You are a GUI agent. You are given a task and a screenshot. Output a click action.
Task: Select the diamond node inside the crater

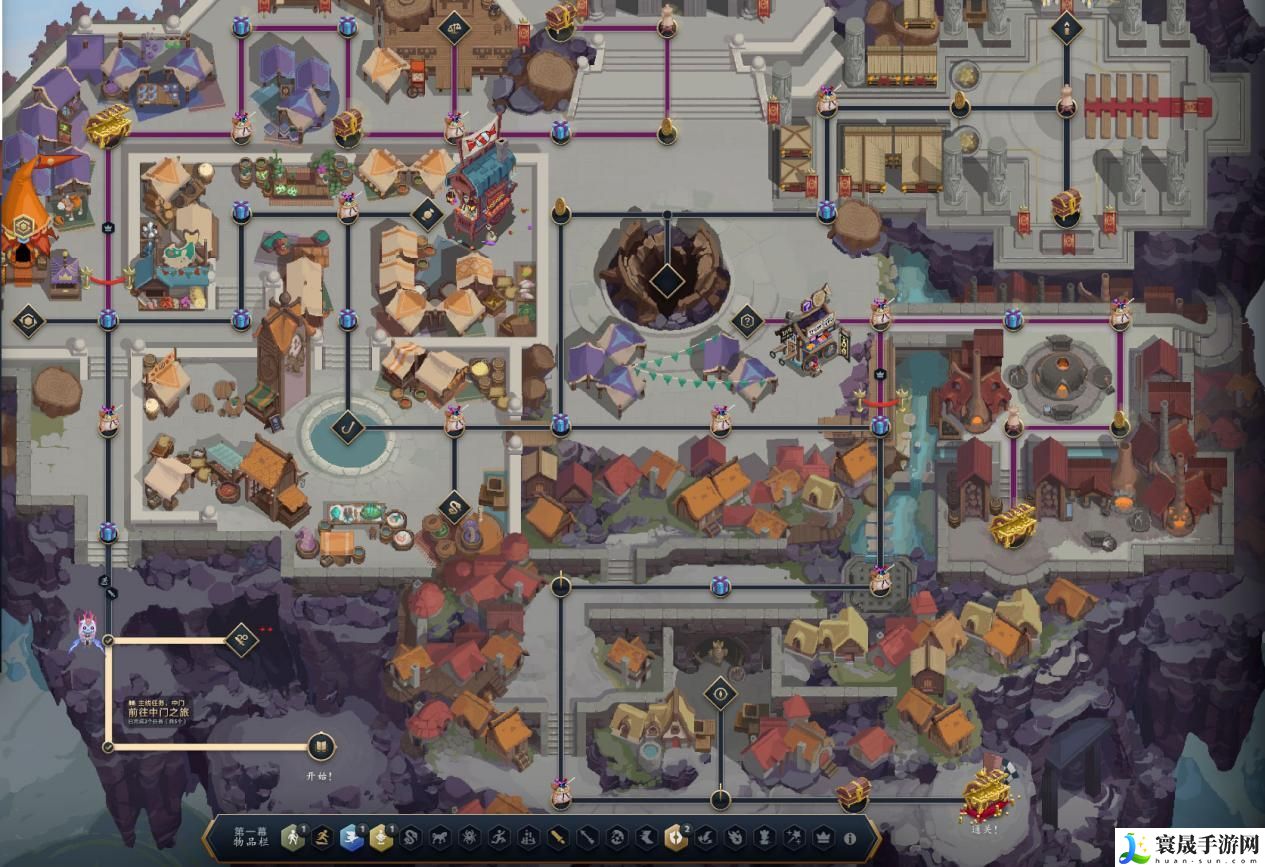[667, 280]
